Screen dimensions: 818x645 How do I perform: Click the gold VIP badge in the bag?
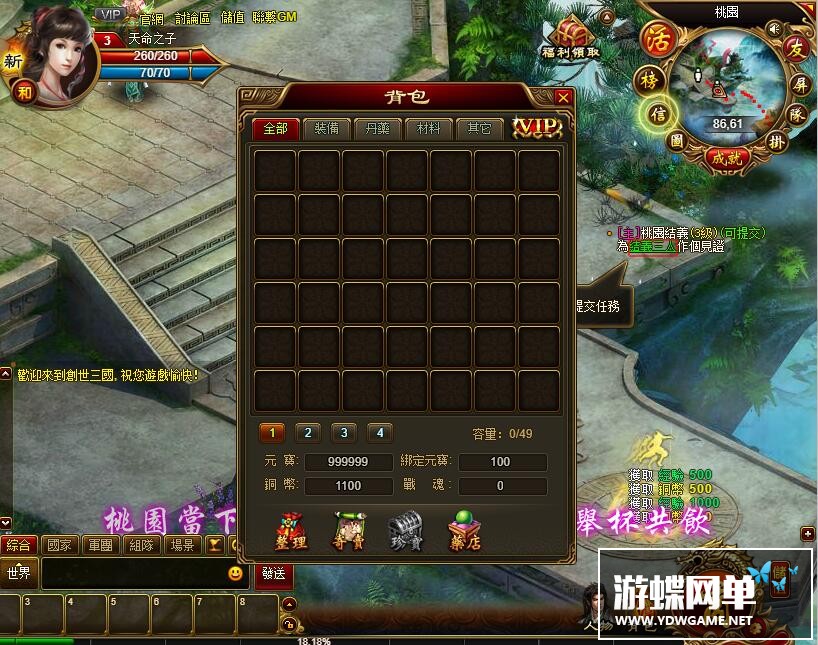click(x=537, y=127)
